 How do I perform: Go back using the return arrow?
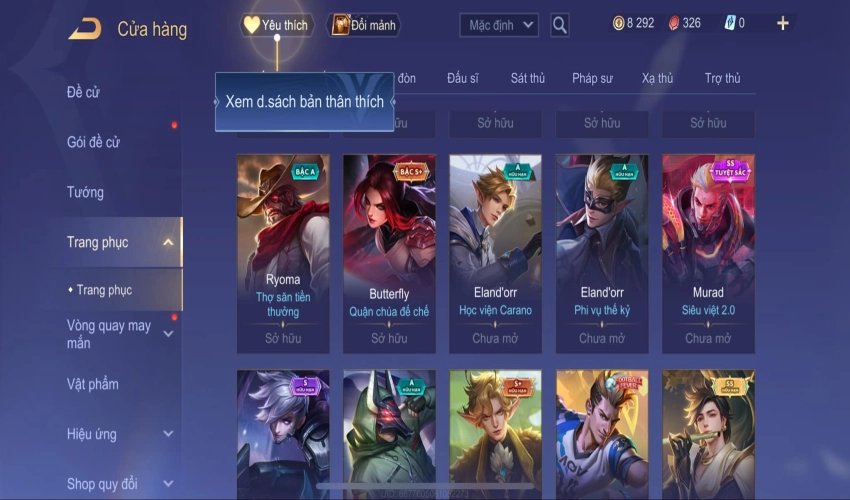pos(84,29)
